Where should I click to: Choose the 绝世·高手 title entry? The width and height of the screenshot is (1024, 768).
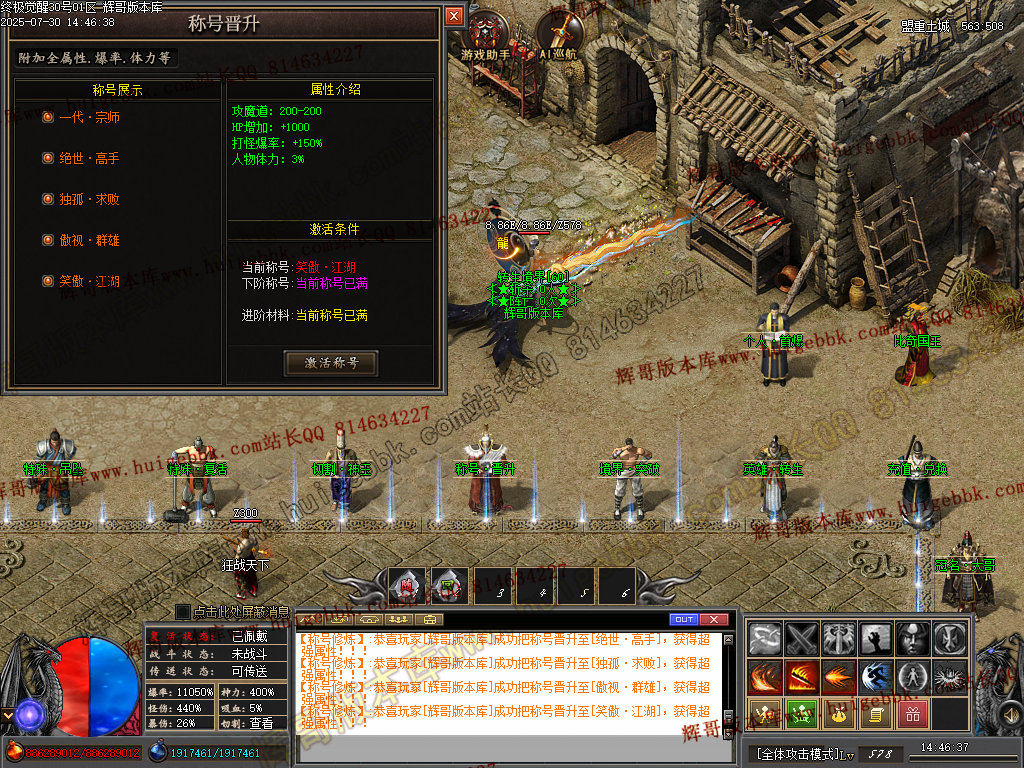89,158
